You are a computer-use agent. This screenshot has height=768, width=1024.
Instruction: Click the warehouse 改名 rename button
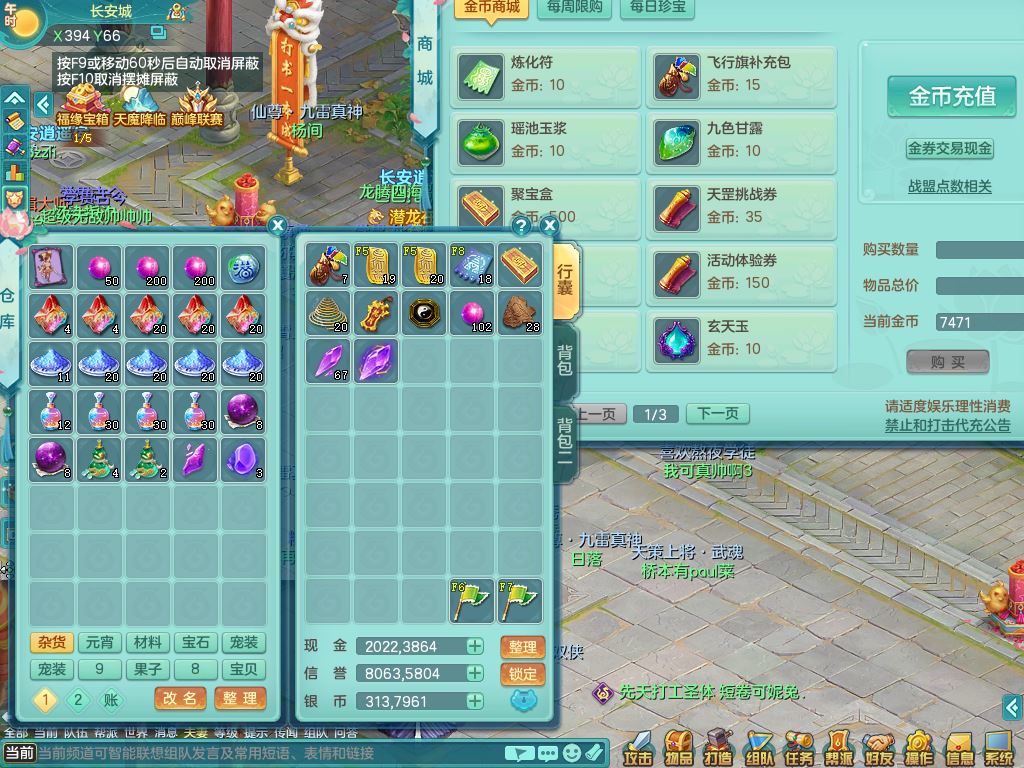coord(180,698)
